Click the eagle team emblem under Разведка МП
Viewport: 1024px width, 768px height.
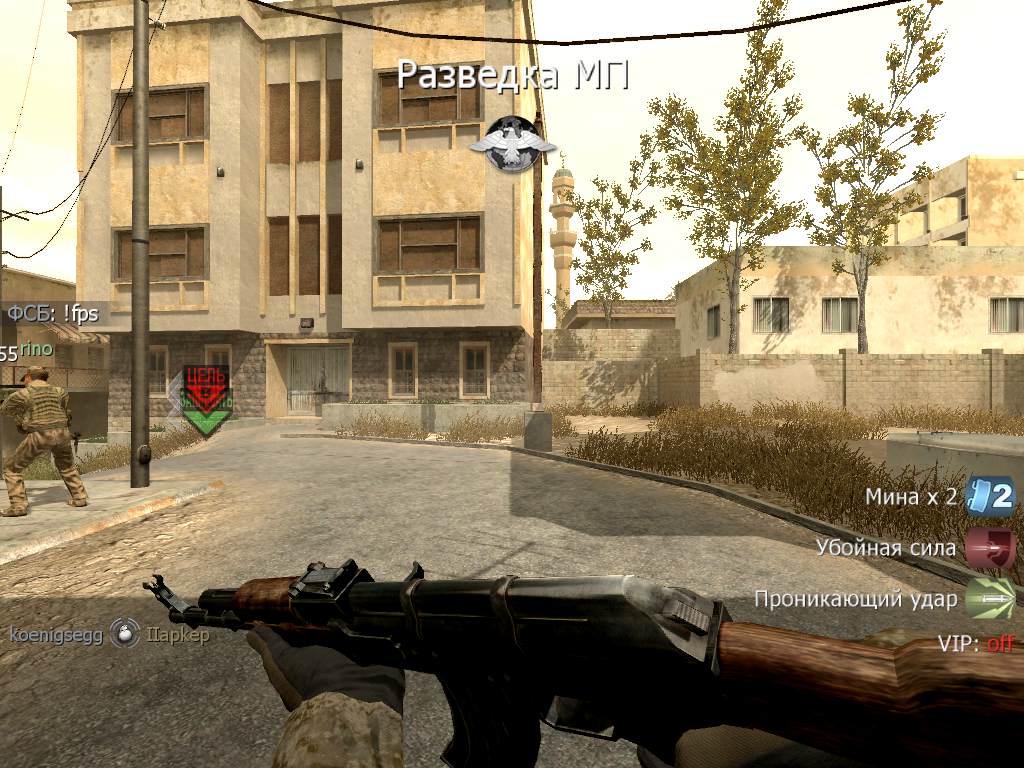(512, 145)
